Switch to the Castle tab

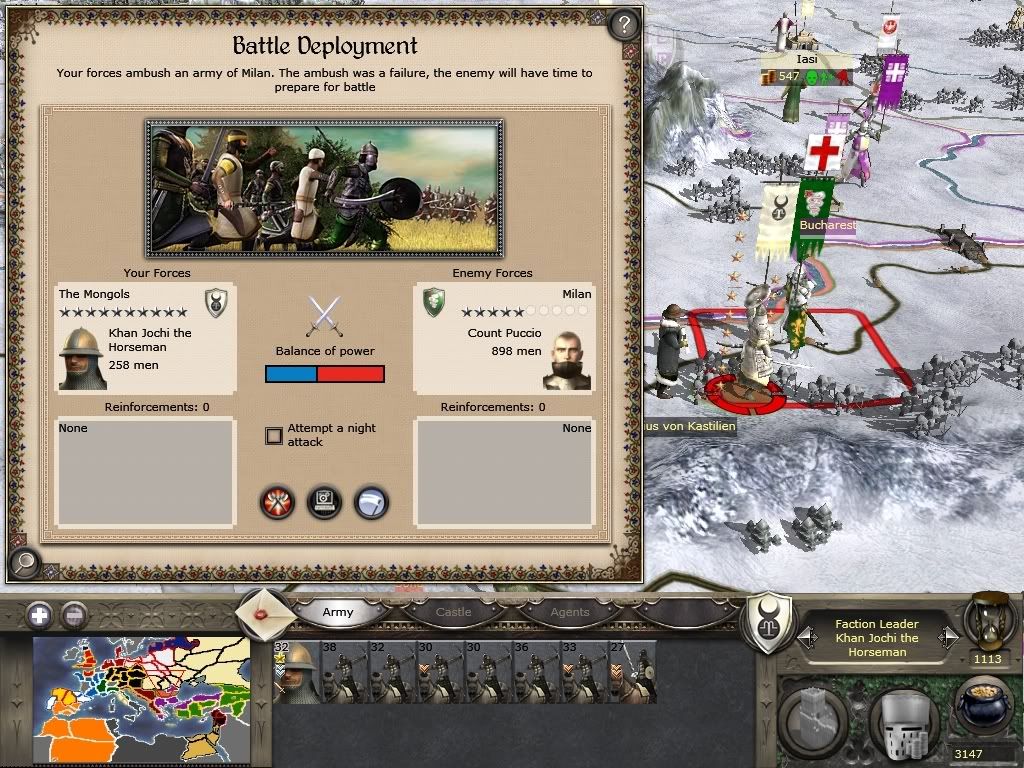[x=453, y=612]
